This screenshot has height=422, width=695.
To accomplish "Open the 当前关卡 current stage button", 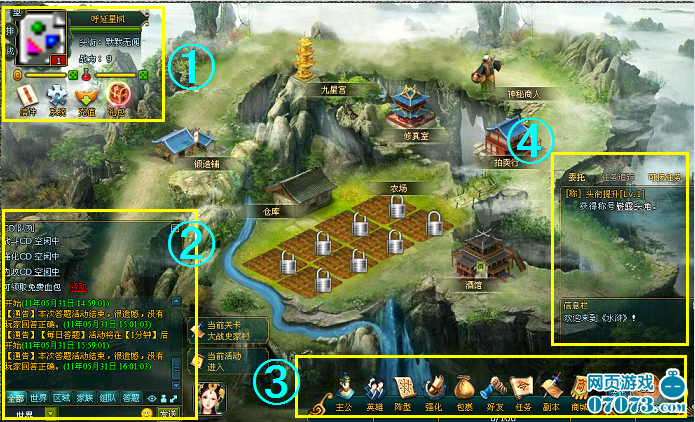I will point(222,330).
